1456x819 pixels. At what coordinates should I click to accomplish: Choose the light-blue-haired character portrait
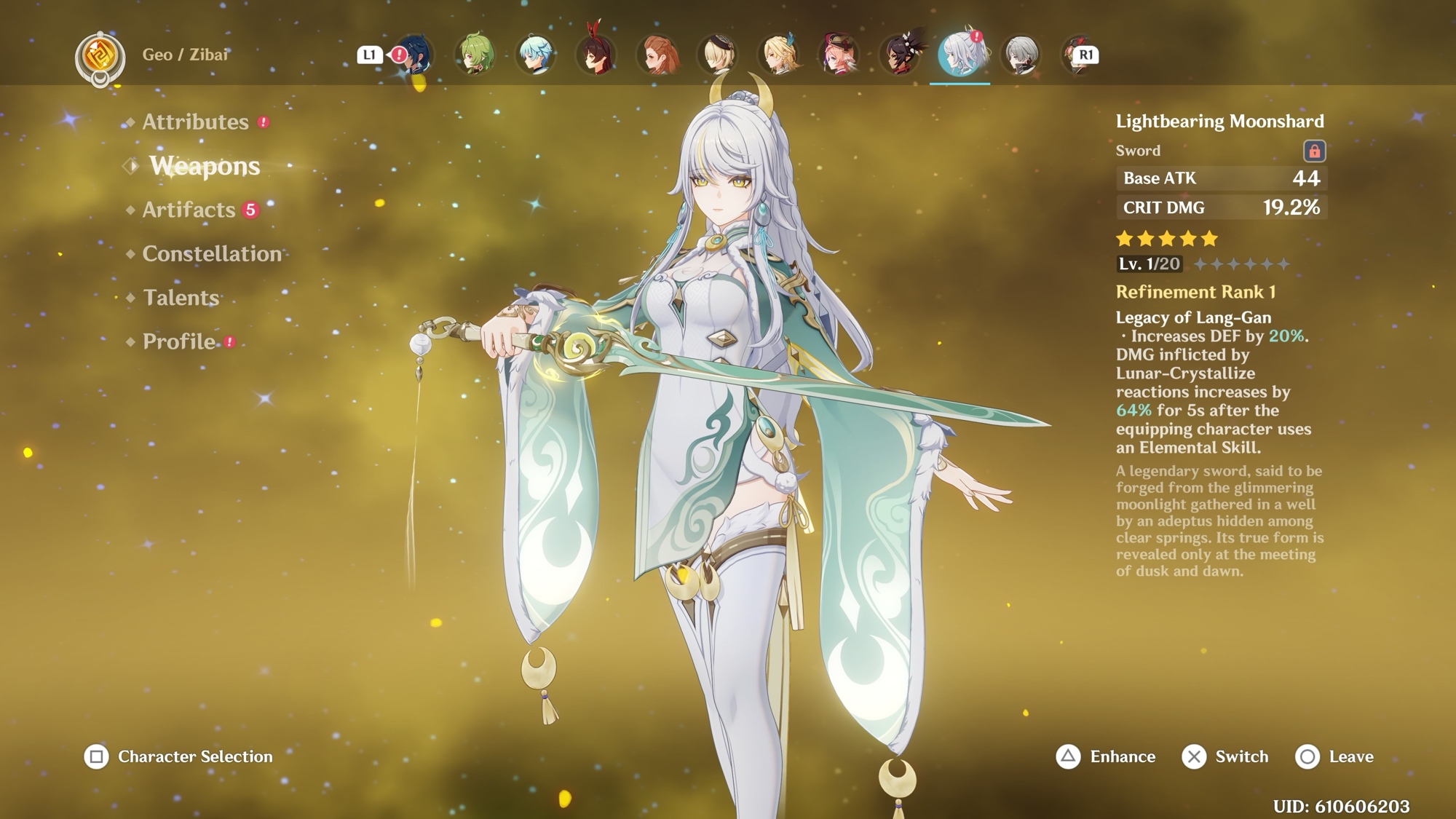(x=536, y=55)
